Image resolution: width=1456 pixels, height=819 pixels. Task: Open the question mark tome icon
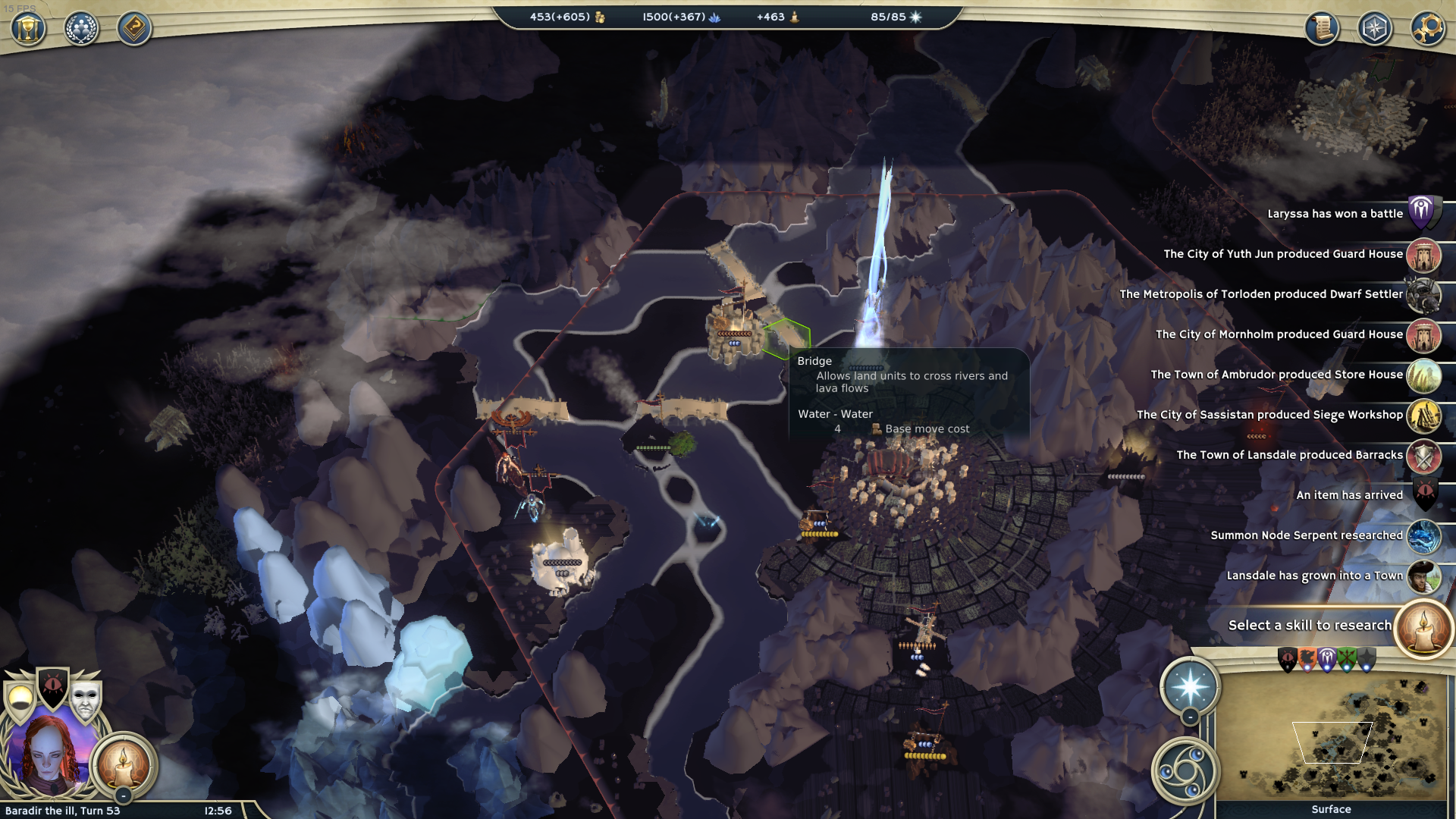point(134,29)
